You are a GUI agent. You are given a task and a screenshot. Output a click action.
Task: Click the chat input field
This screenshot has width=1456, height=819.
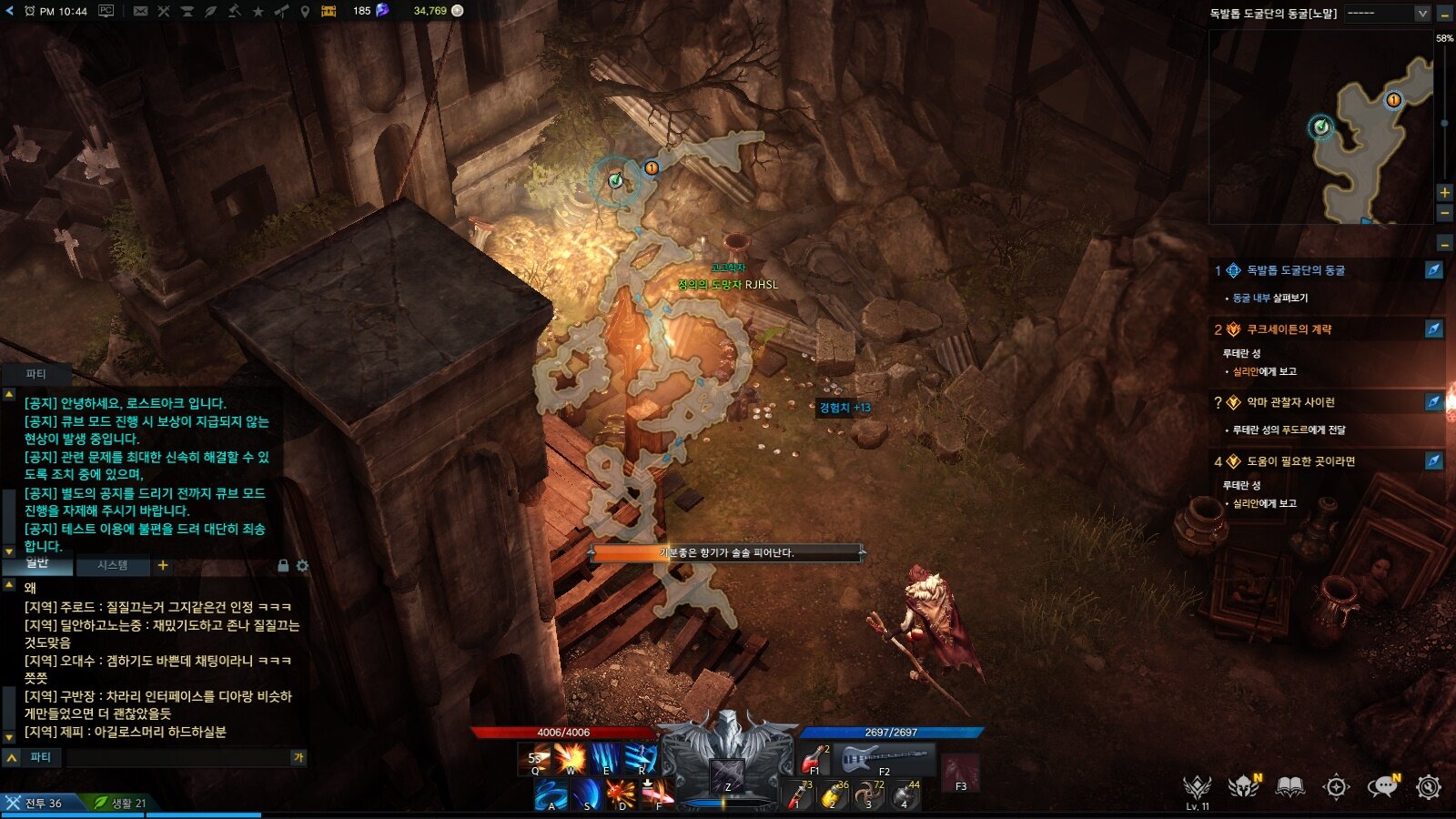click(x=177, y=757)
